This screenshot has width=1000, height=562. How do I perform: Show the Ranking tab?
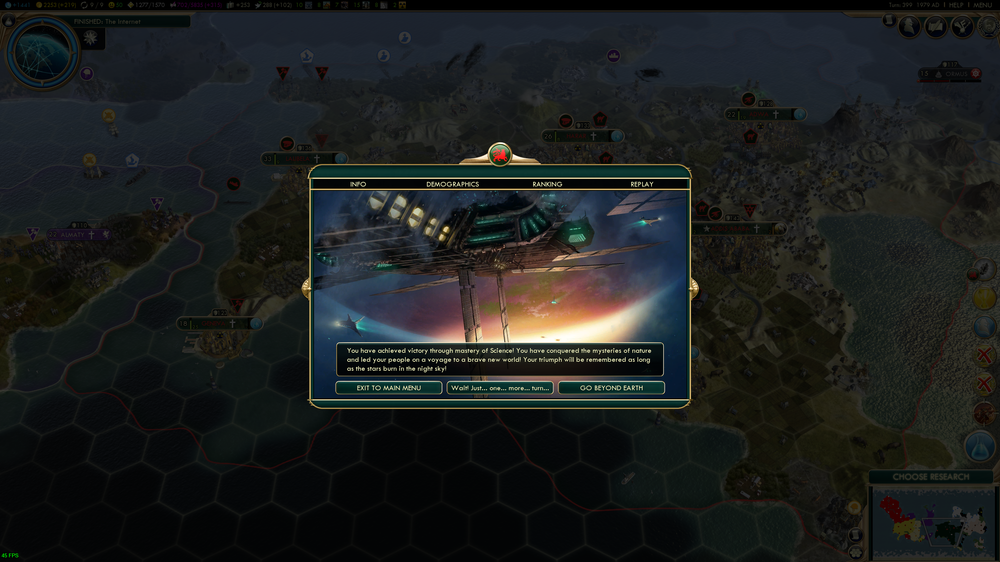[x=547, y=184]
